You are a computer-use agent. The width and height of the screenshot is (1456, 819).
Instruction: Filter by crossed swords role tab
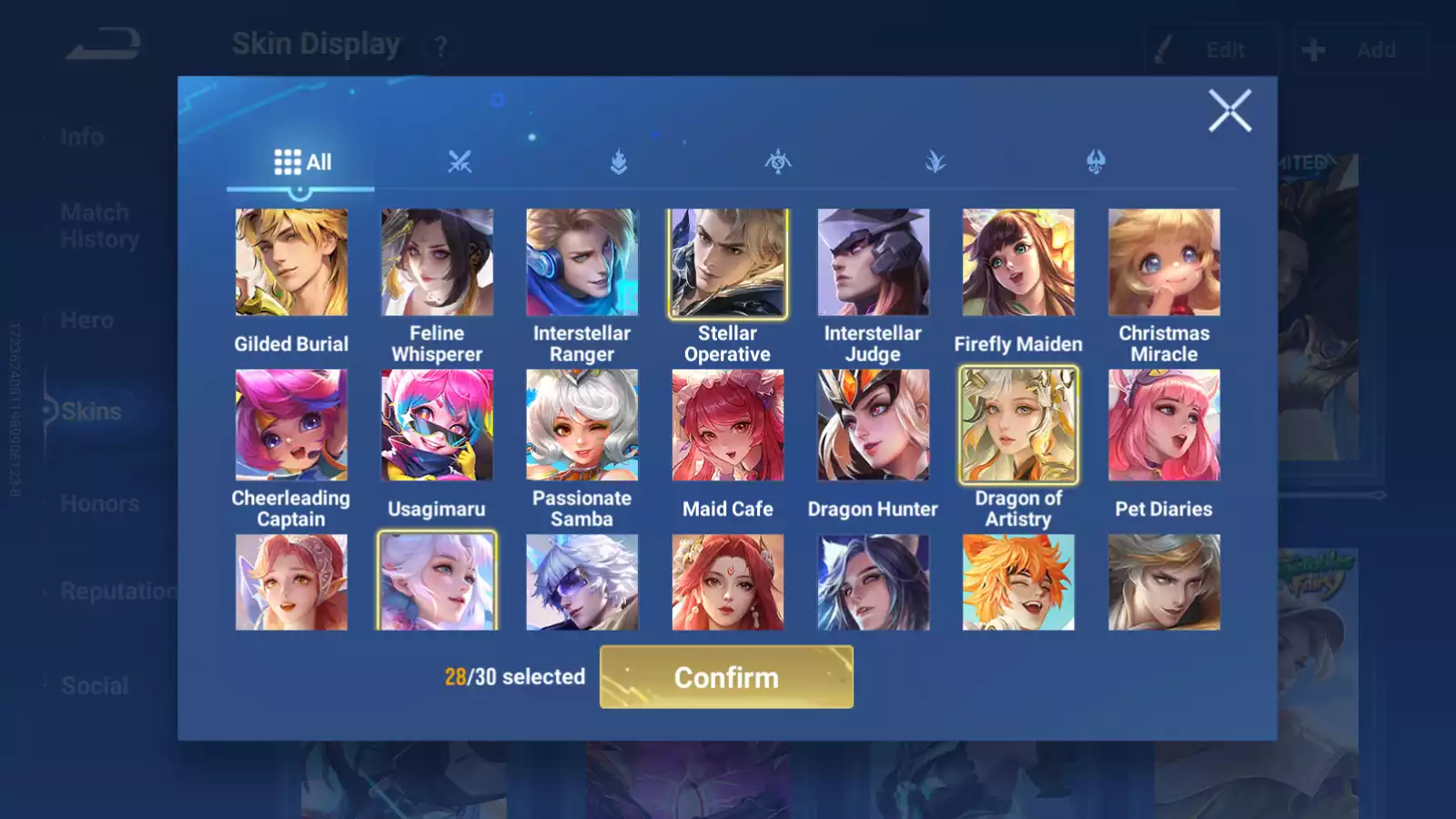460,162
